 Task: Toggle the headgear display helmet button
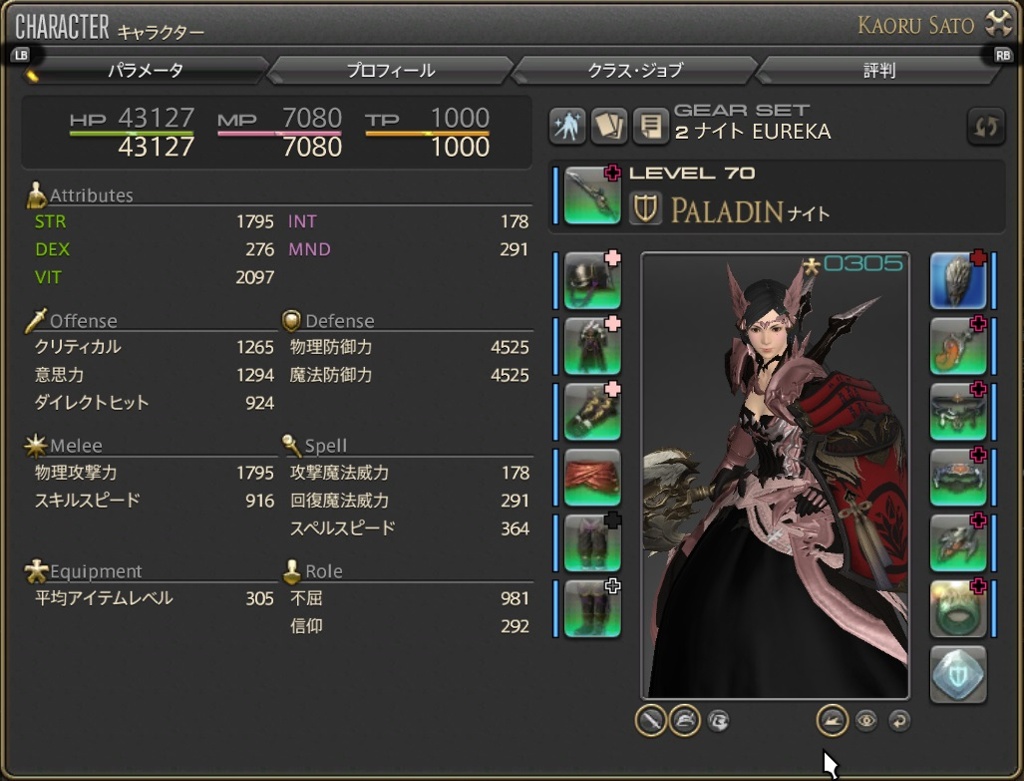point(684,719)
